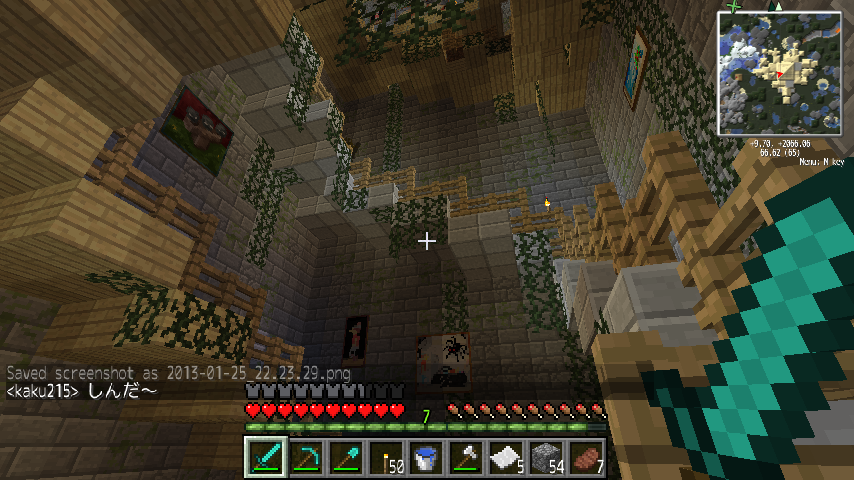Choose the cobblestone stack of 54

click(x=548, y=457)
